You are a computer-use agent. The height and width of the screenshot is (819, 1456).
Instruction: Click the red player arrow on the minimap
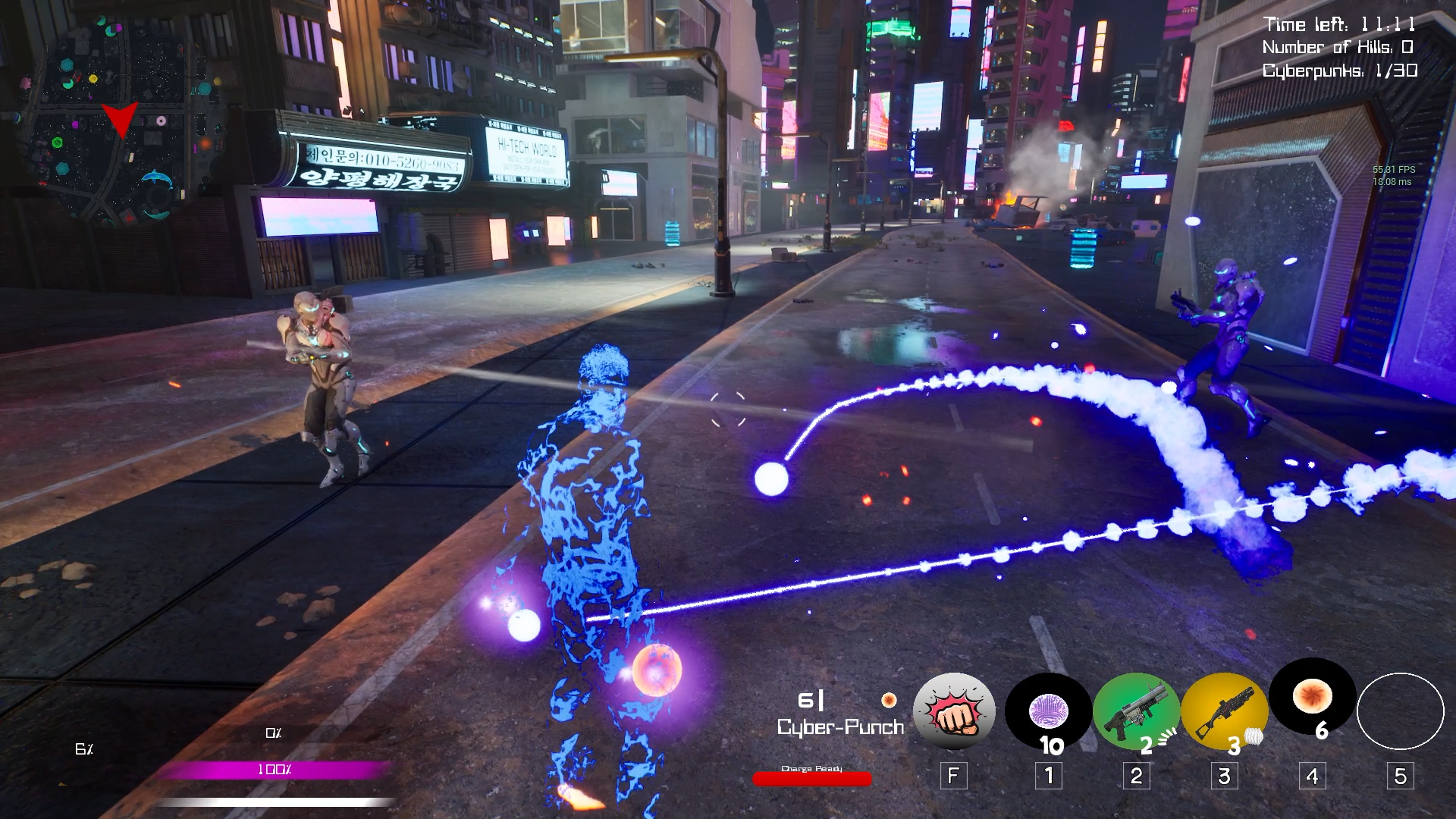click(120, 119)
